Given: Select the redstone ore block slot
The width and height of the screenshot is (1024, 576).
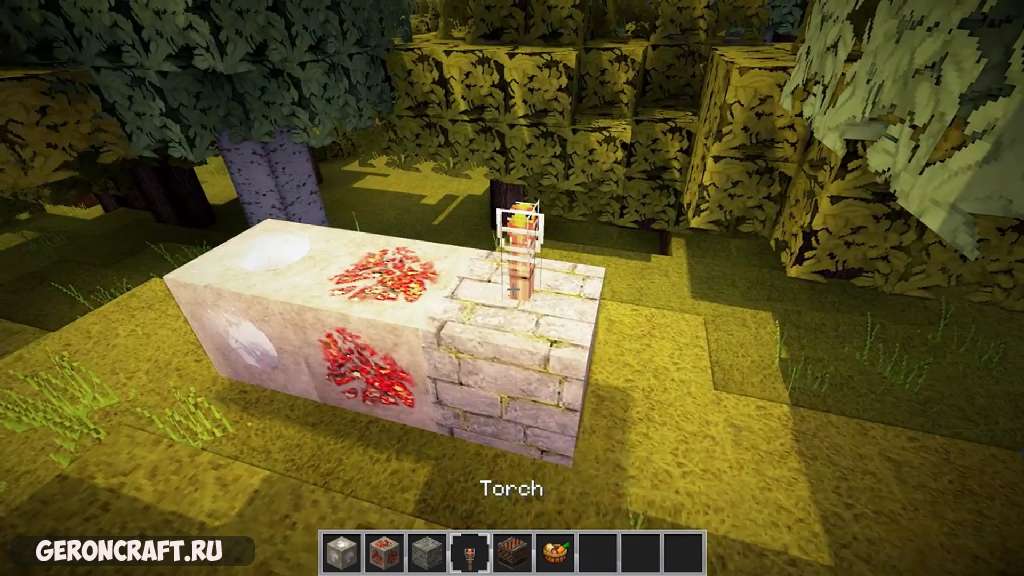Looking at the screenshot, I should click(x=384, y=552).
